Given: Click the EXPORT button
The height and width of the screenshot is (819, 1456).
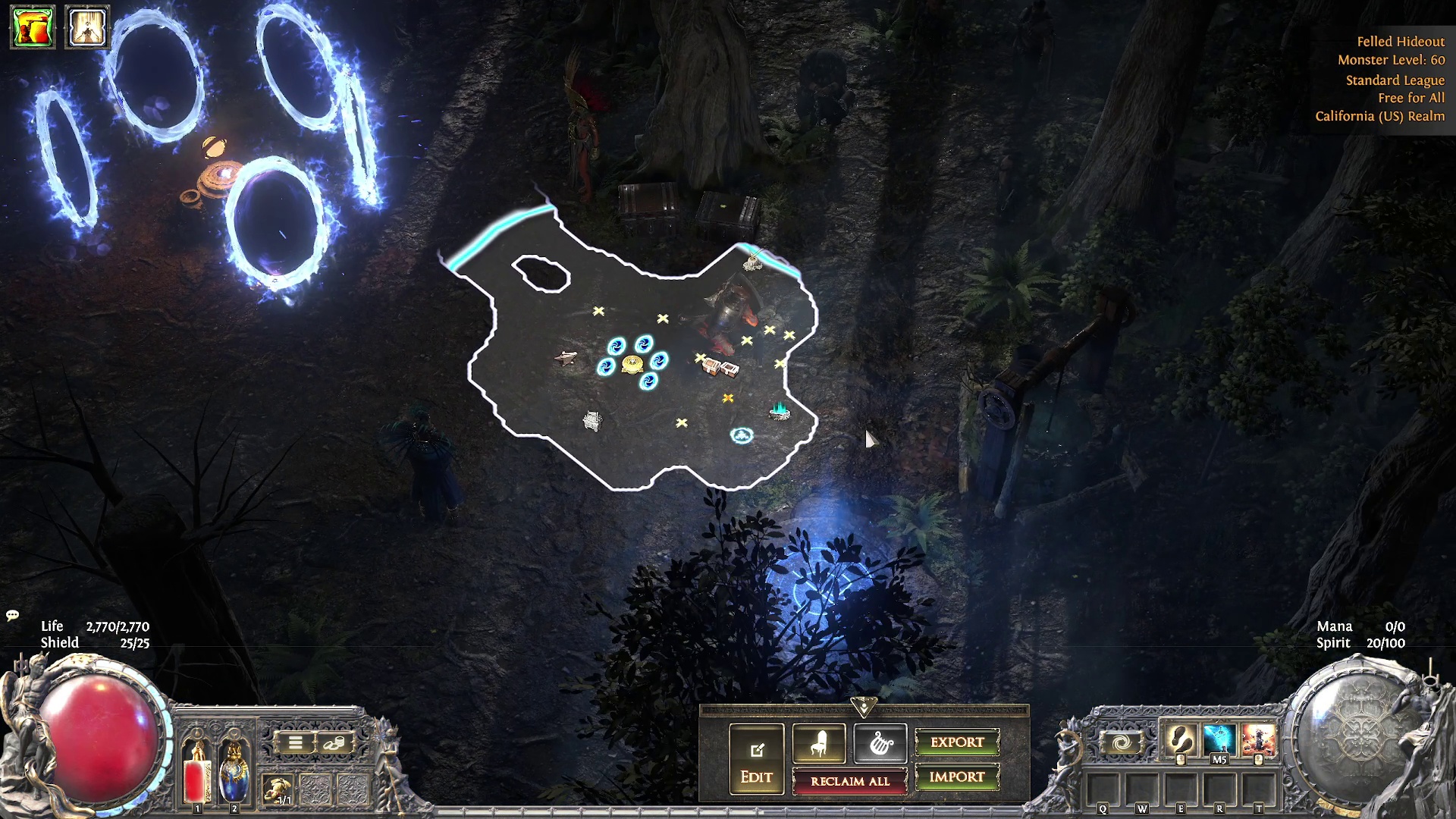Looking at the screenshot, I should click(x=957, y=742).
